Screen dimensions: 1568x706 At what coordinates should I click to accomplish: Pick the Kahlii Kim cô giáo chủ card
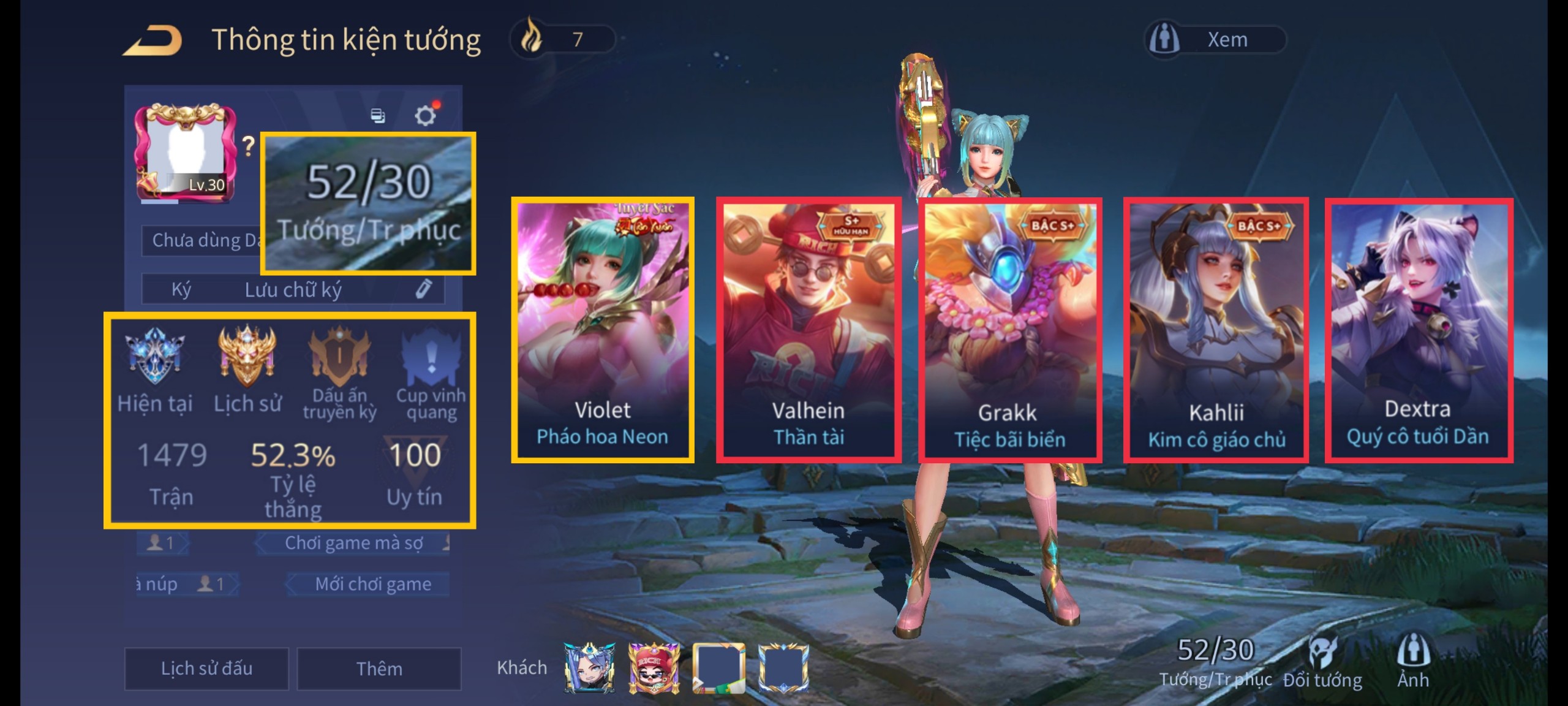tap(1216, 329)
